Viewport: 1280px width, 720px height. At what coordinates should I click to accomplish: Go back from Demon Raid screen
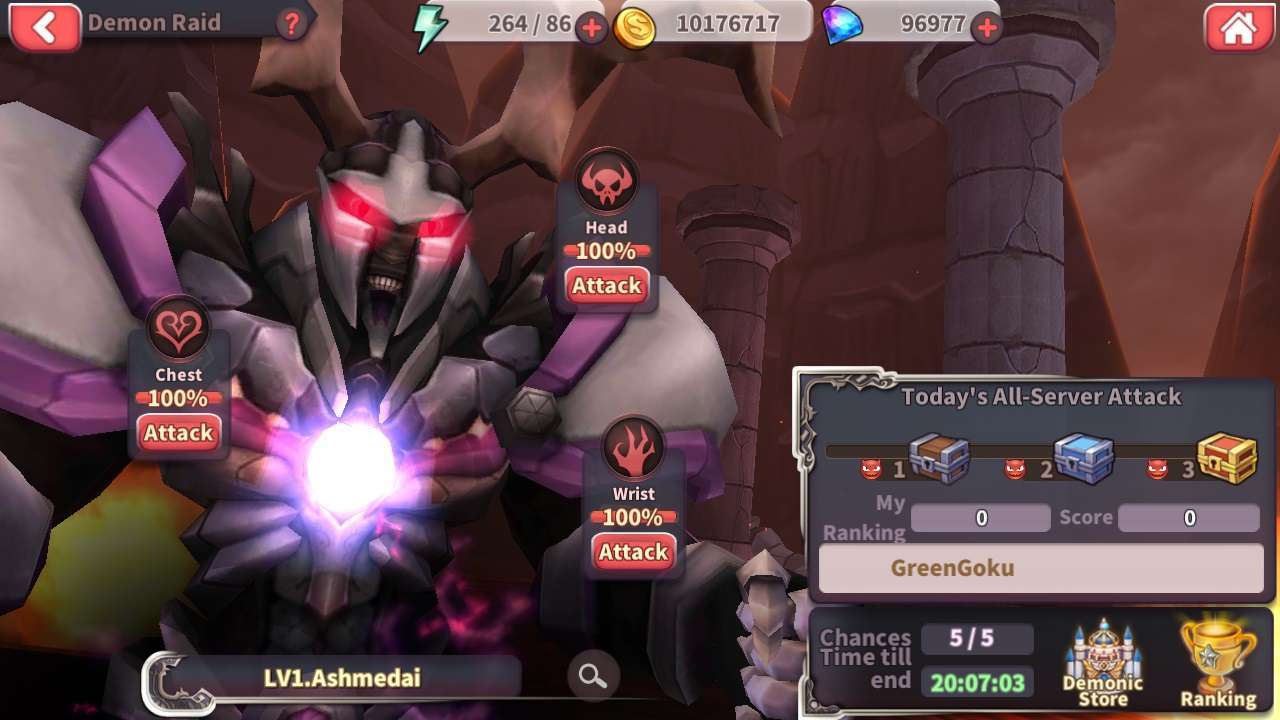point(44,27)
